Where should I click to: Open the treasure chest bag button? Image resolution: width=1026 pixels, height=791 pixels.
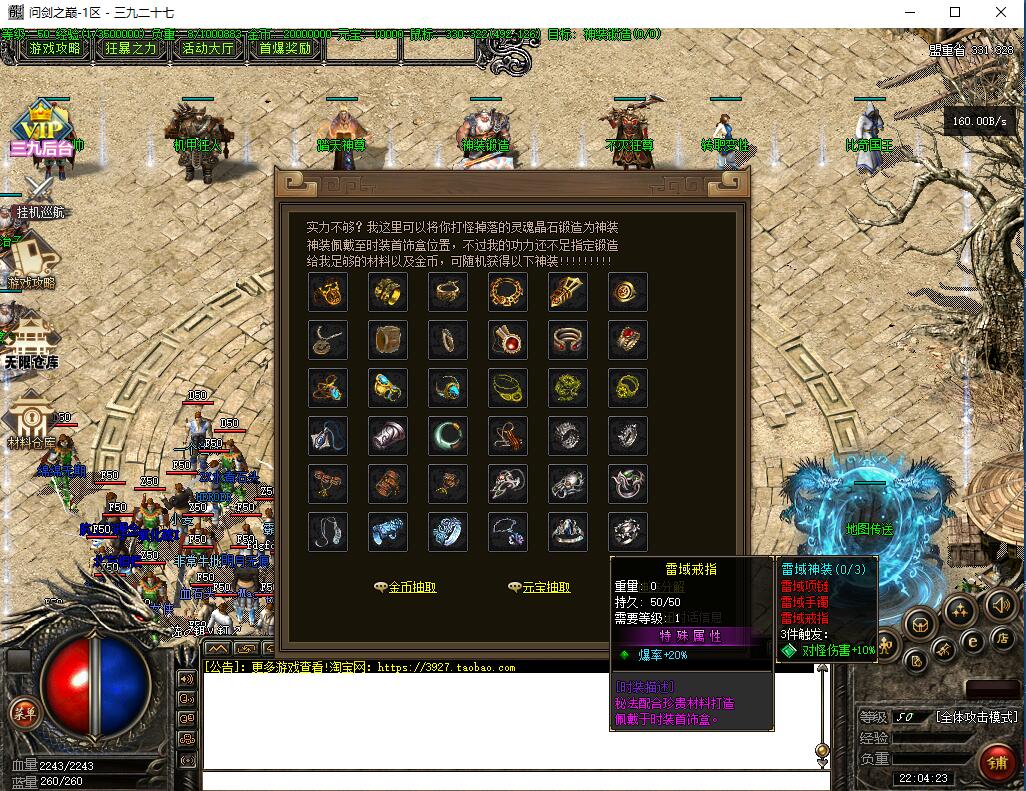pyautogui.click(x=918, y=624)
